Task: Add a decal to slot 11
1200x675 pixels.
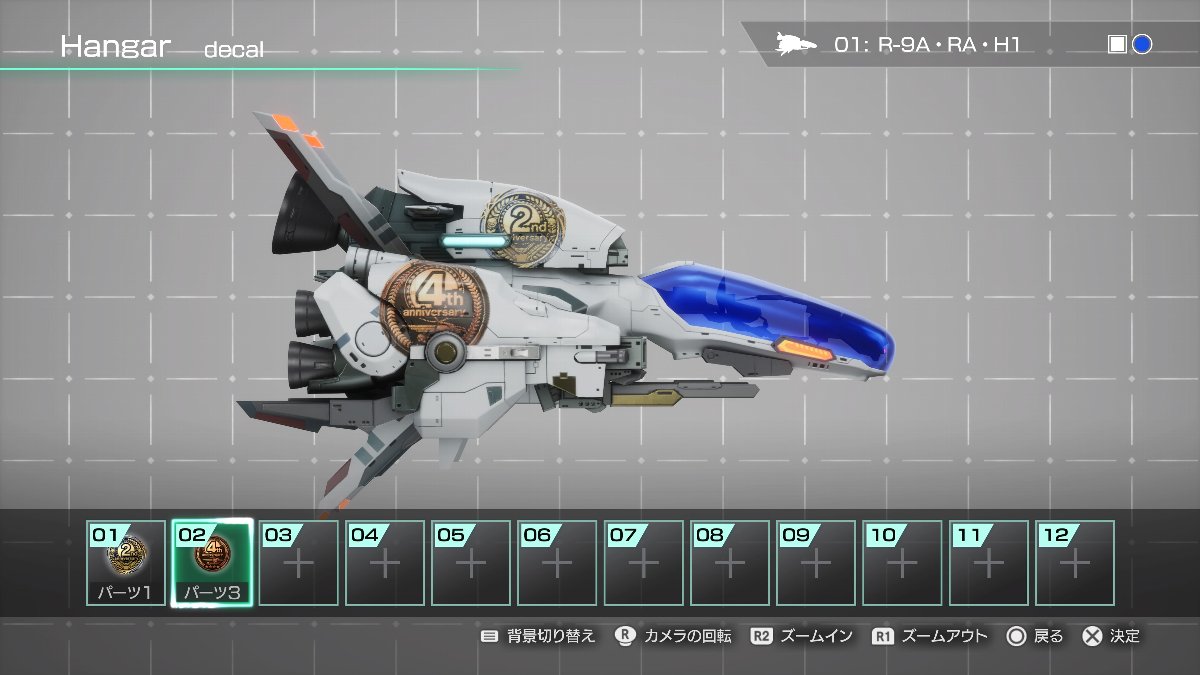Action: (x=988, y=563)
